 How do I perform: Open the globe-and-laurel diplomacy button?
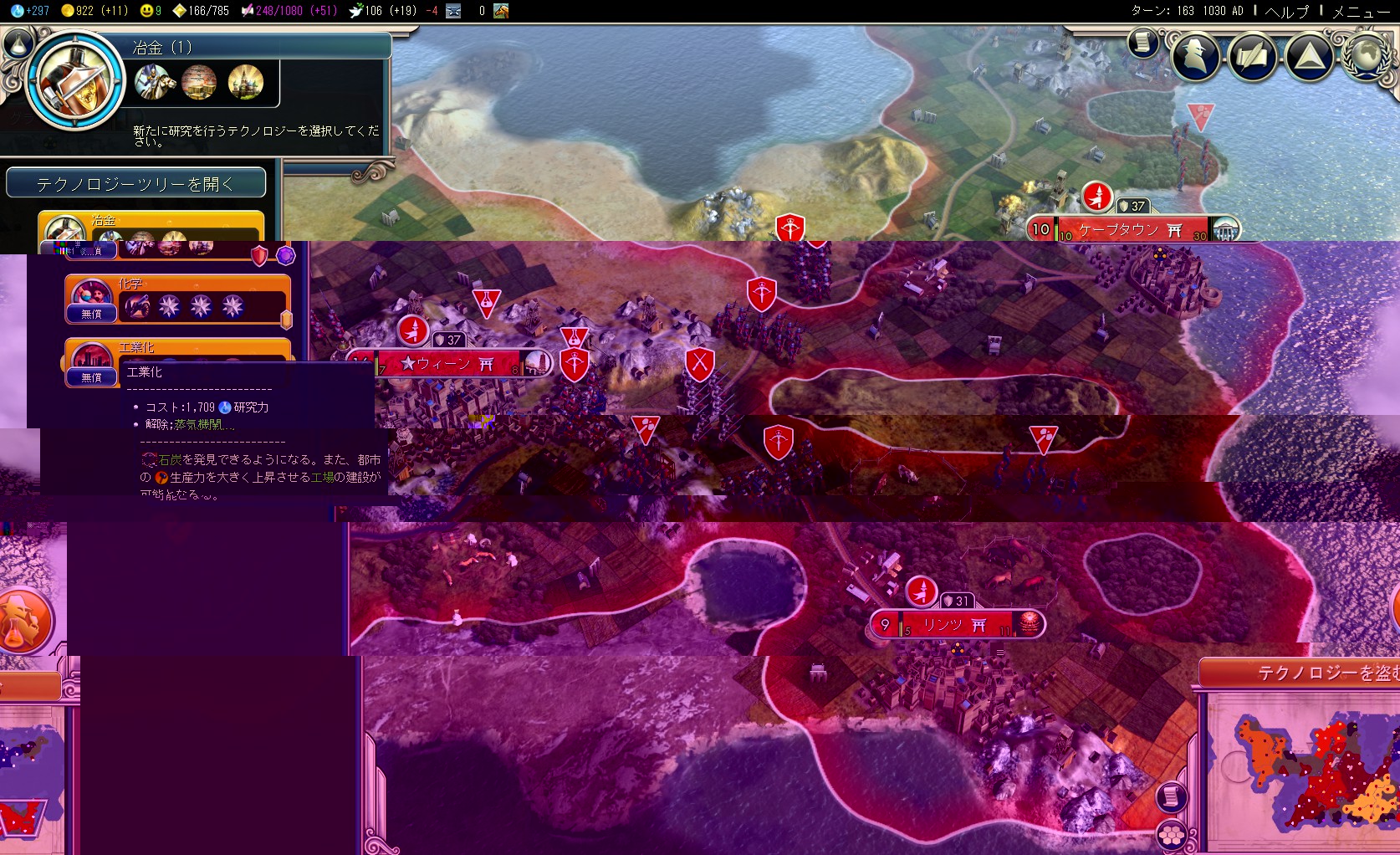[1367, 55]
